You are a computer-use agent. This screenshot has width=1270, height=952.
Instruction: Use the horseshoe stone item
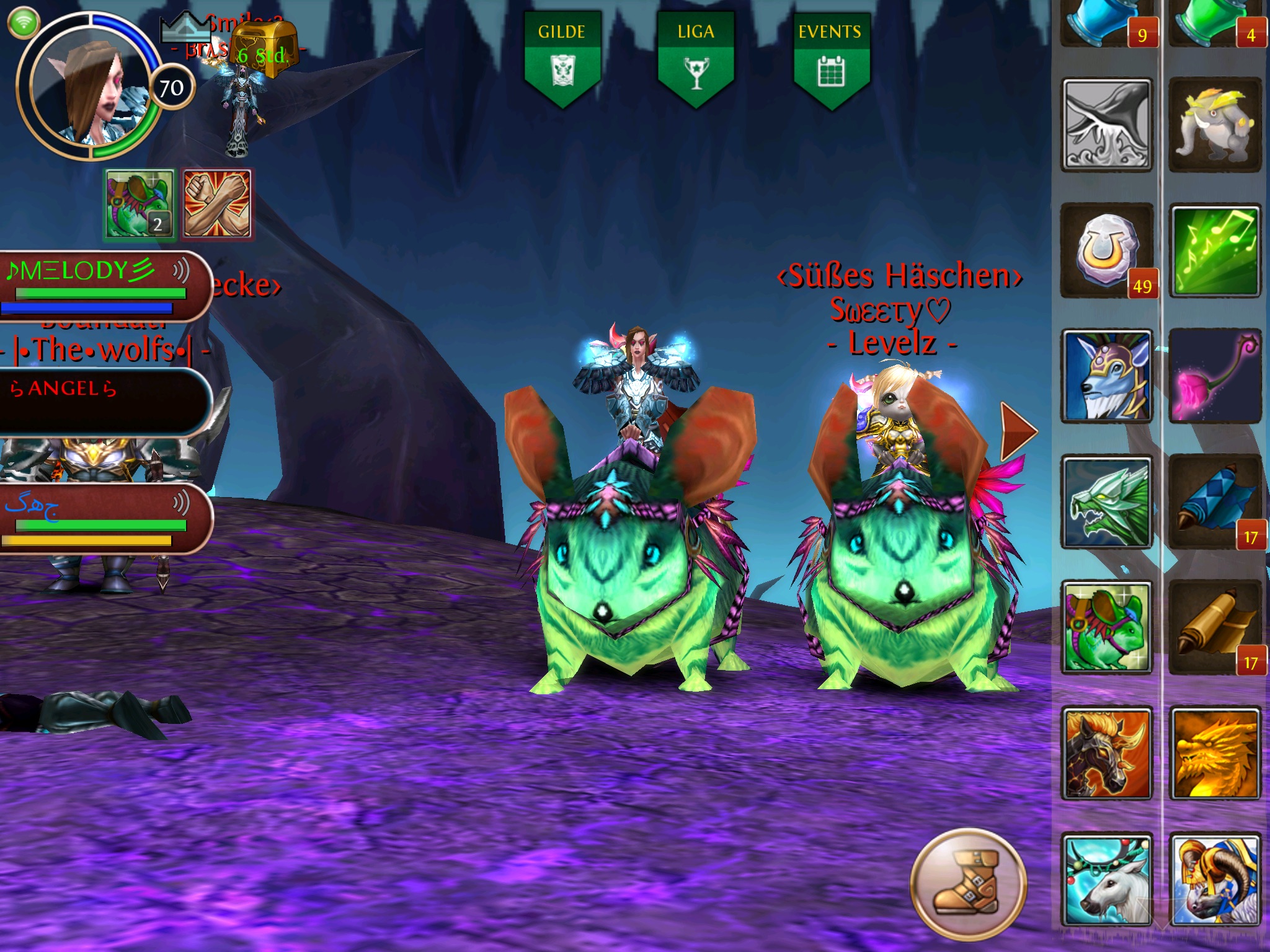[x=1107, y=252]
